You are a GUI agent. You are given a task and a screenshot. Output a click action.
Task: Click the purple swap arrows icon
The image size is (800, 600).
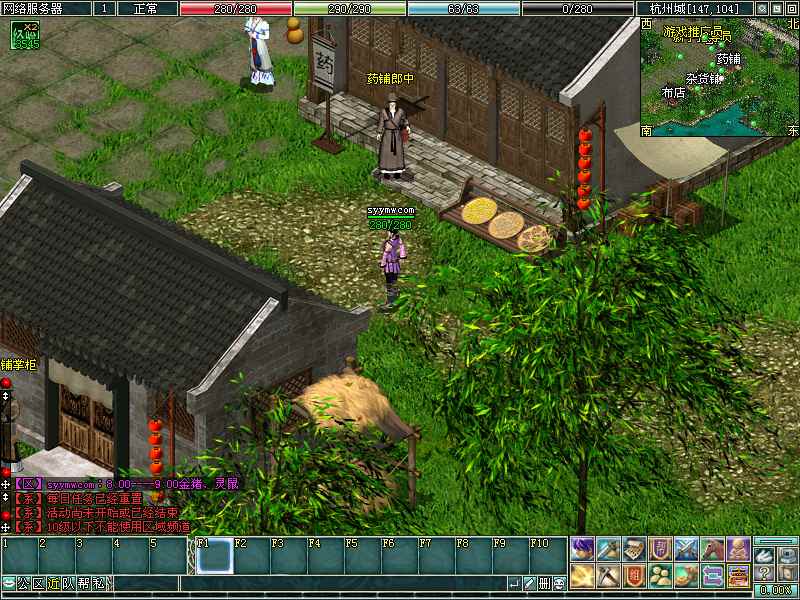pyautogui.click(x=712, y=575)
